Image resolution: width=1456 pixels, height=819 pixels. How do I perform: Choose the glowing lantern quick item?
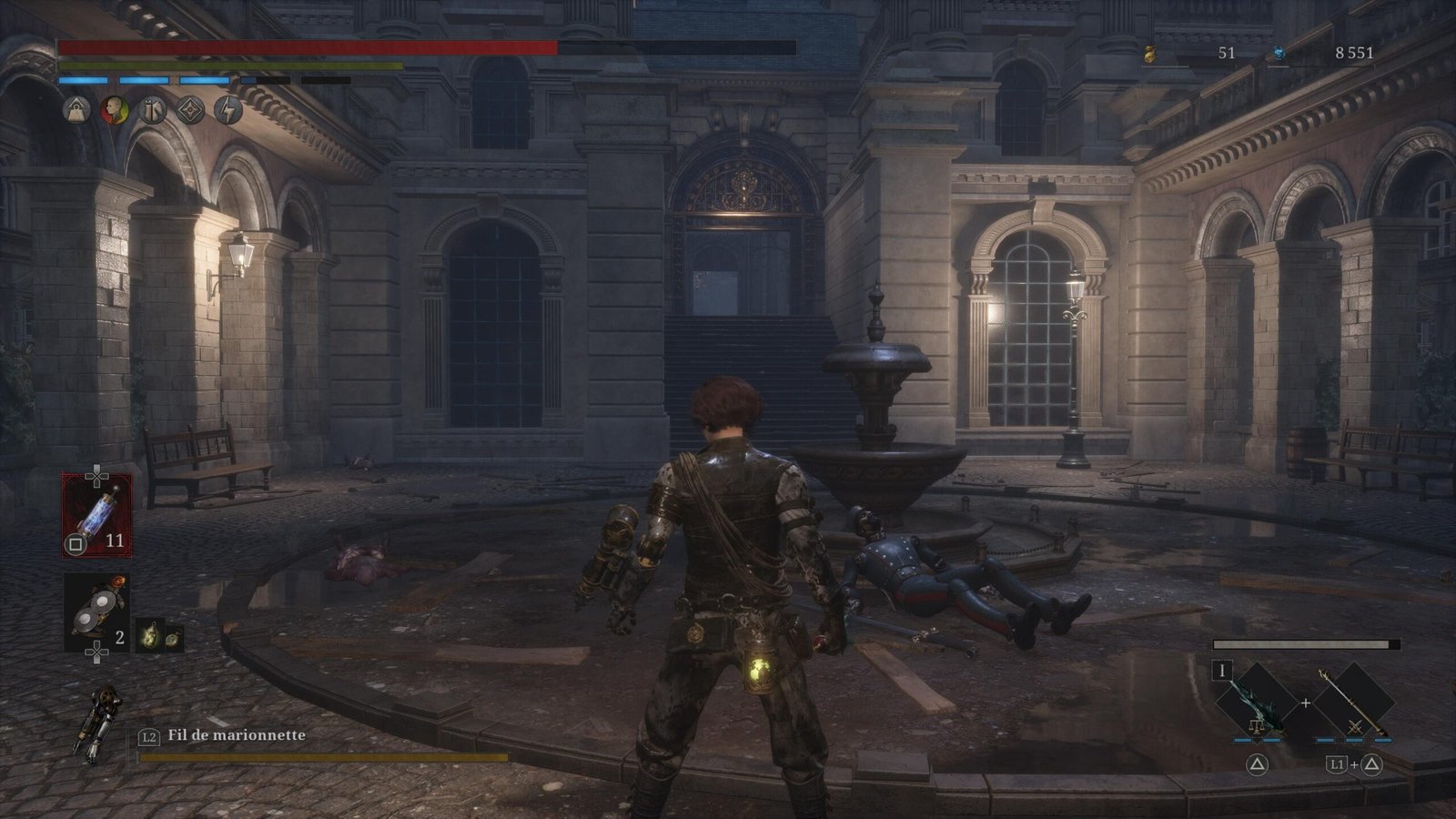[150, 636]
